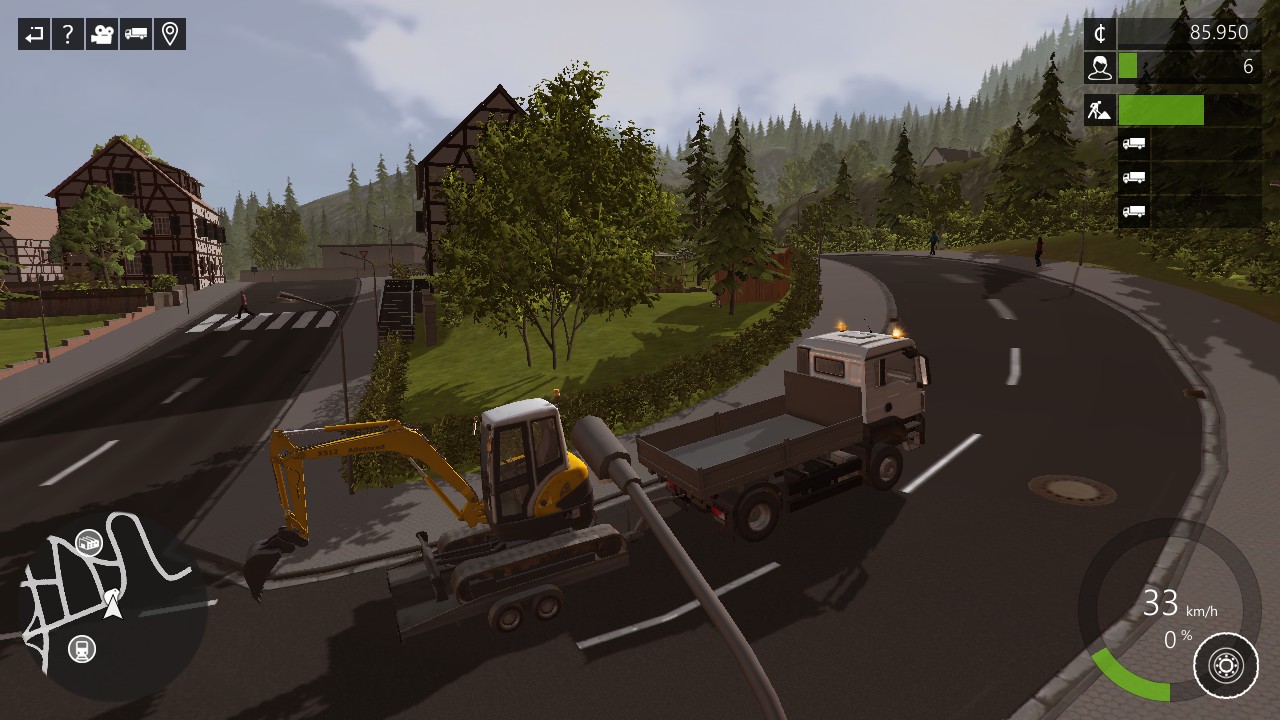The width and height of the screenshot is (1280, 720).
Task: Open the help question mark button
Action: tap(68, 35)
